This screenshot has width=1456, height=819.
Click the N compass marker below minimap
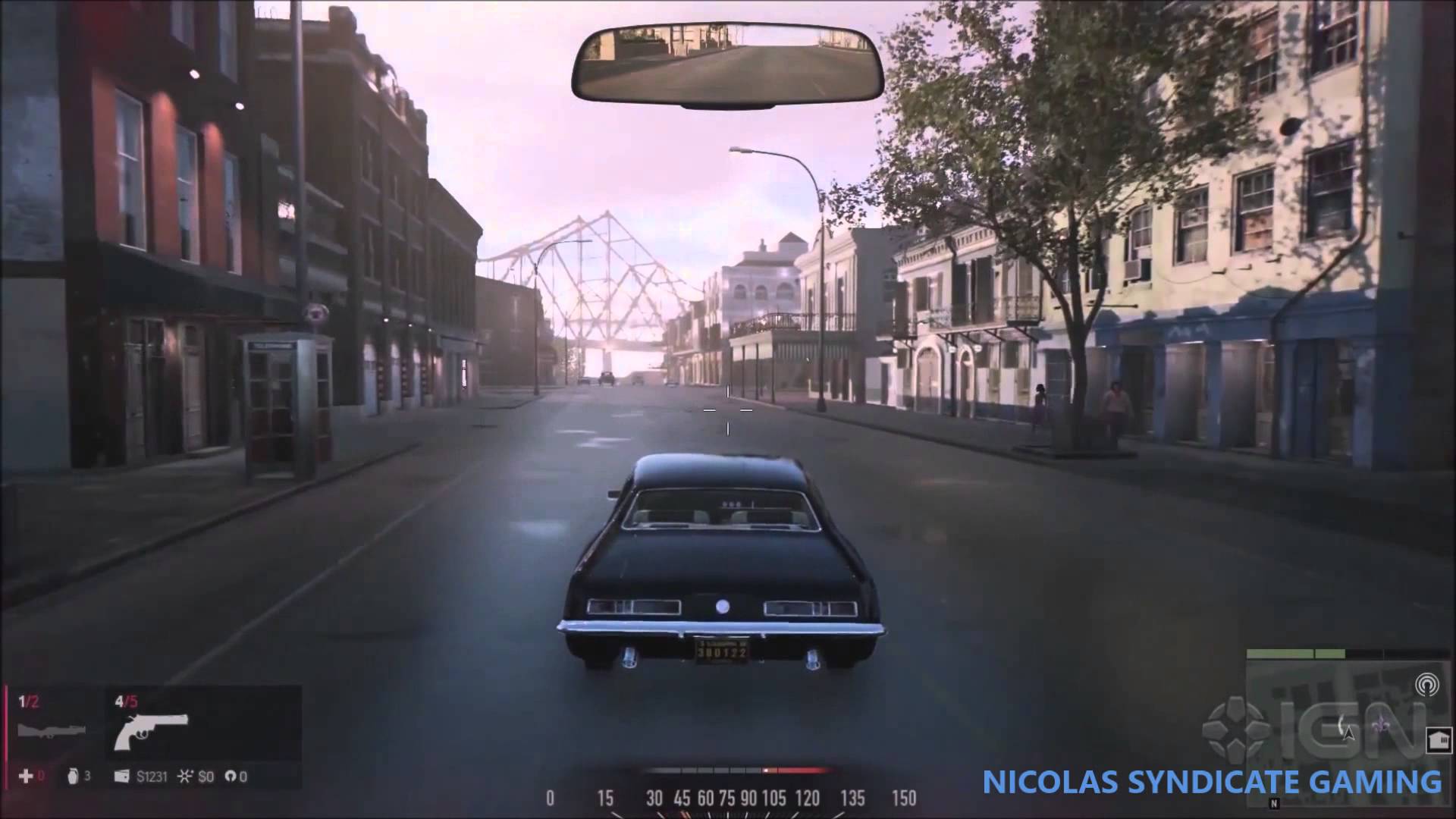tap(1274, 804)
